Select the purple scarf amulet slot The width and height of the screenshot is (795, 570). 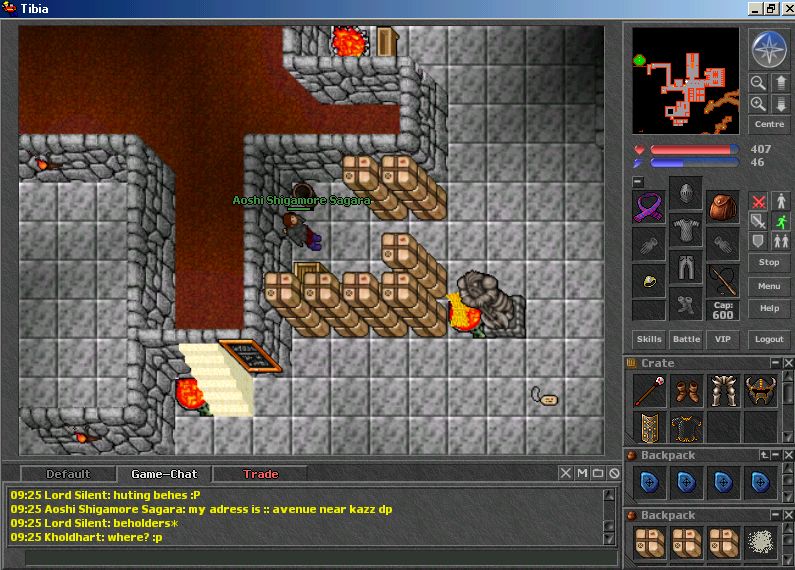click(649, 207)
